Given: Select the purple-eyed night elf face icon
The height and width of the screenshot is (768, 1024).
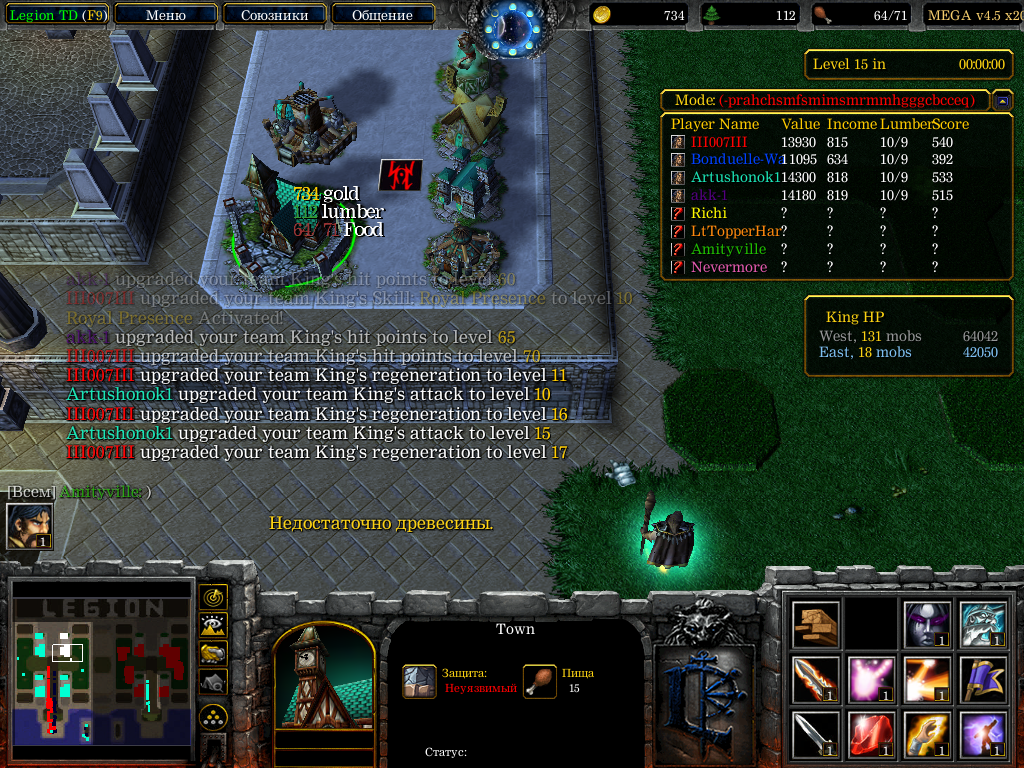Looking at the screenshot, I should click(x=926, y=625).
